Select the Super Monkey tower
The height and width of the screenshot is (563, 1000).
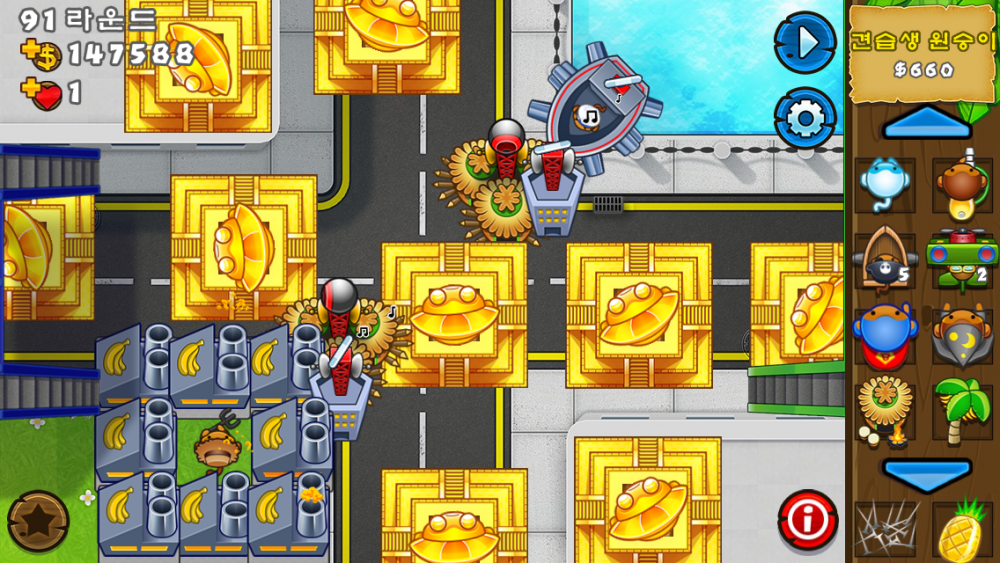pyautogui.click(x=884, y=336)
